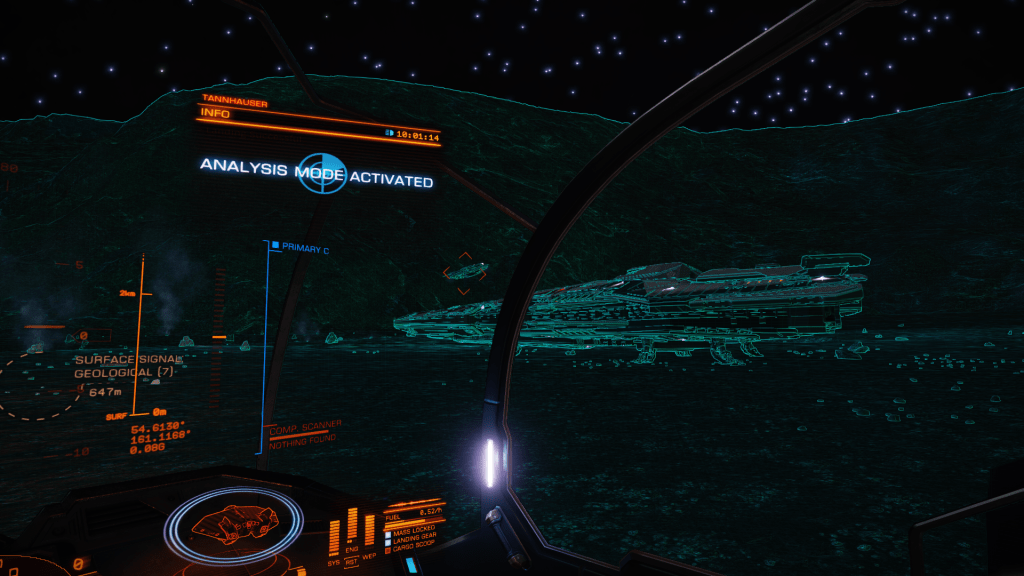Image resolution: width=1024 pixels, height=576 pixels.
Task: Toggle the Landing Gear indicator
Action: (415, 541)
